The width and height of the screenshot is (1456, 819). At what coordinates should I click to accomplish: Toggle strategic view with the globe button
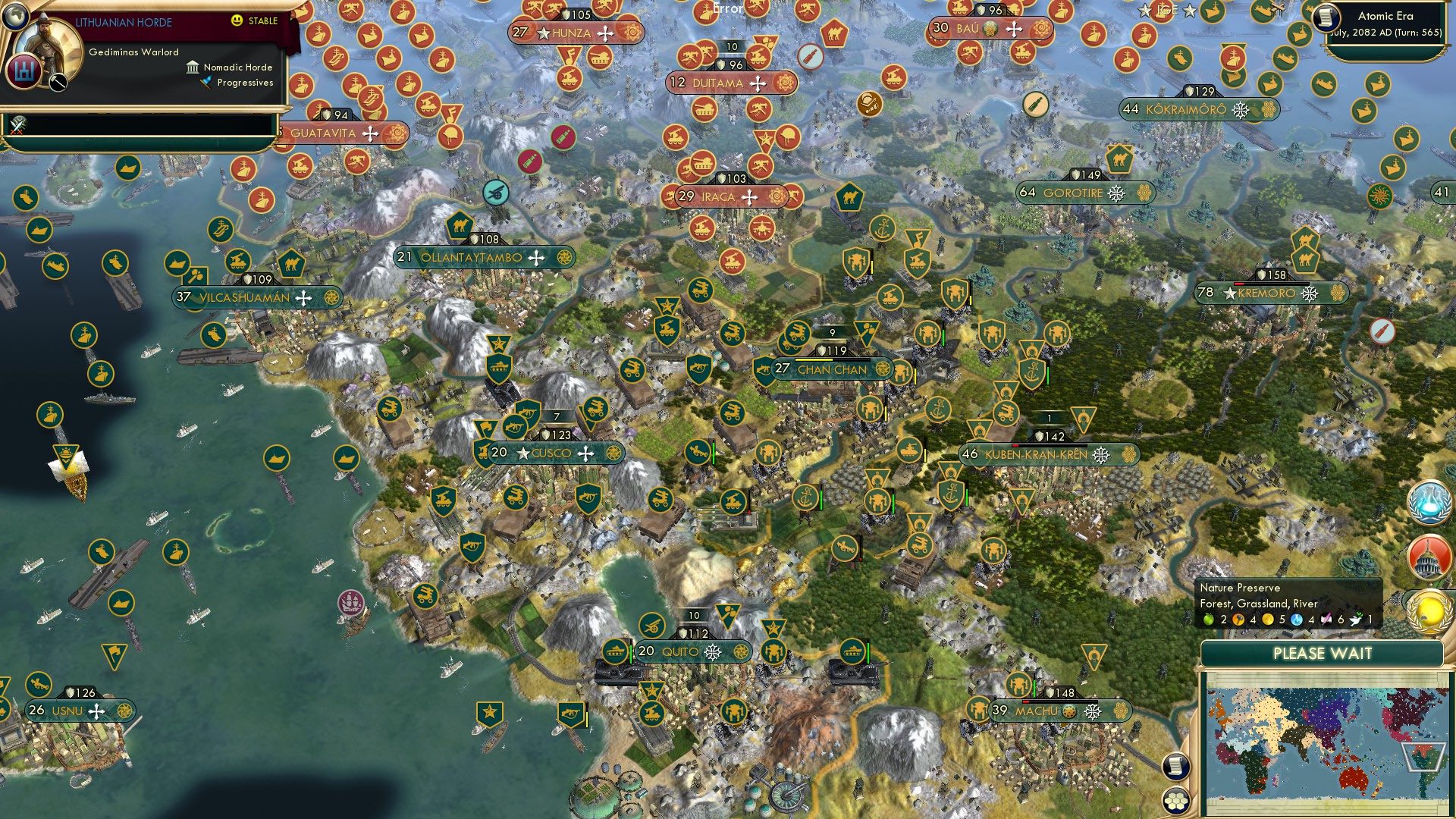[16, 16]
